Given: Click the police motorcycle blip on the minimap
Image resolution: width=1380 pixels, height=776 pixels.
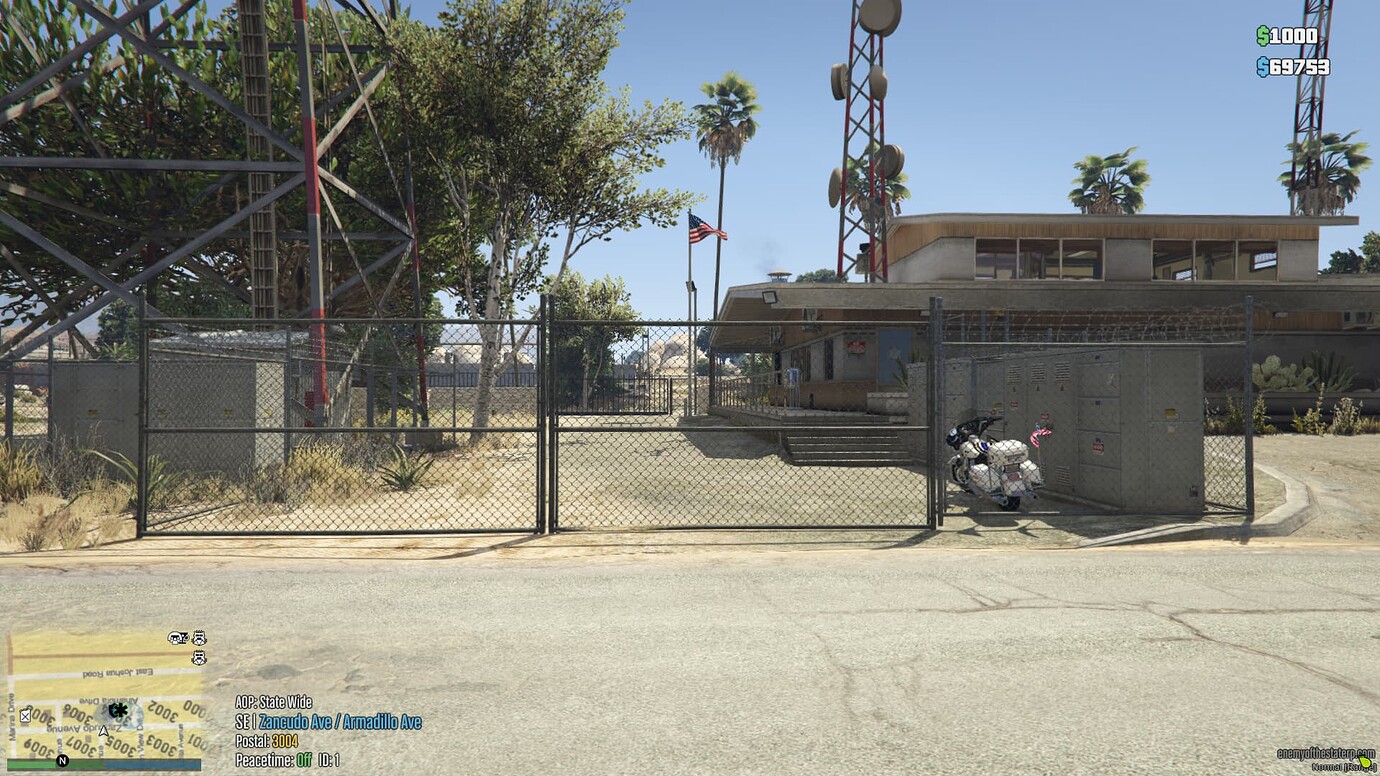Looking at the screenshot, I should (x=178, y=638).
